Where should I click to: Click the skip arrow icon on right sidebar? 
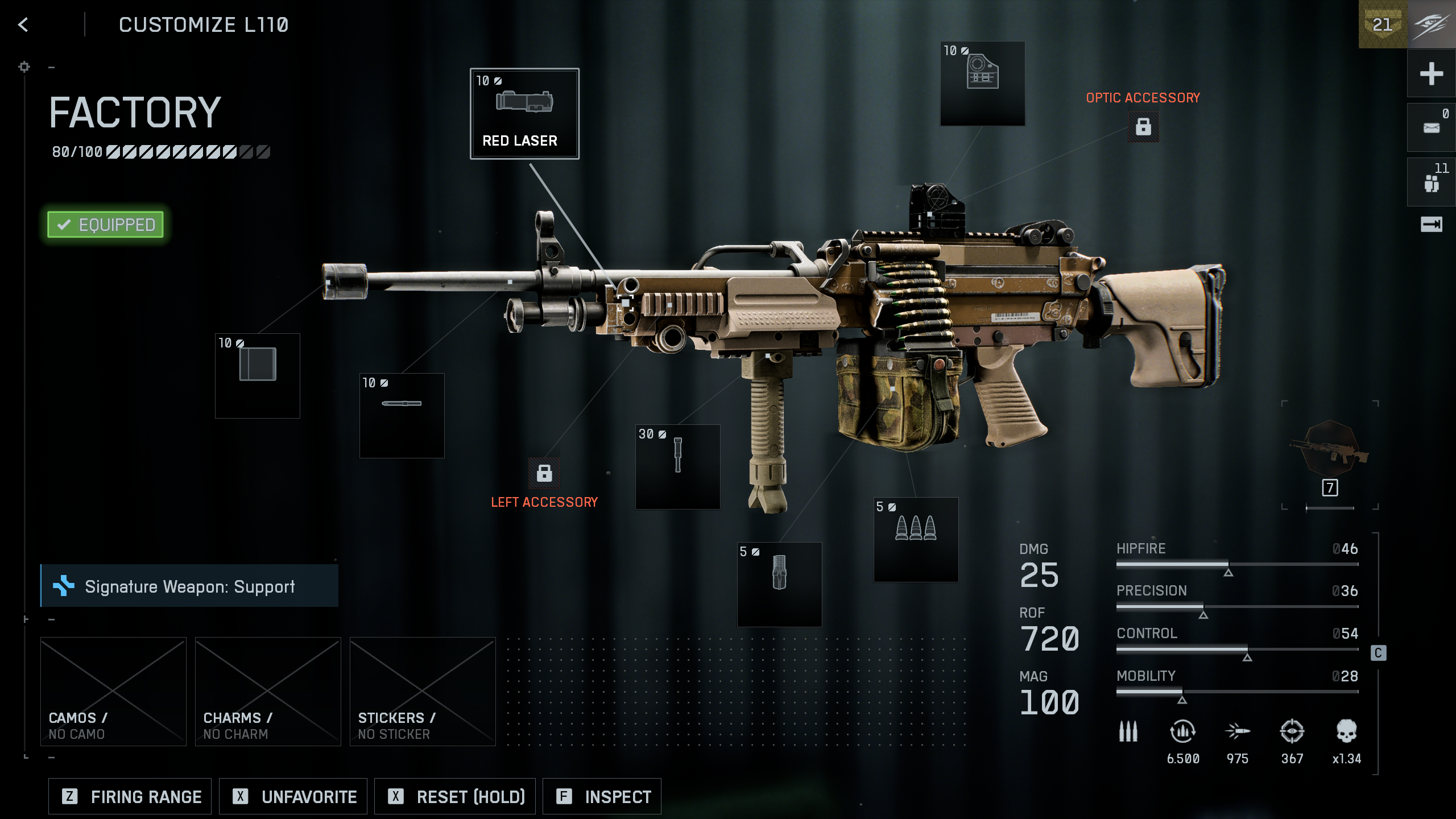pyautogui.click(x=1431, y=225)
